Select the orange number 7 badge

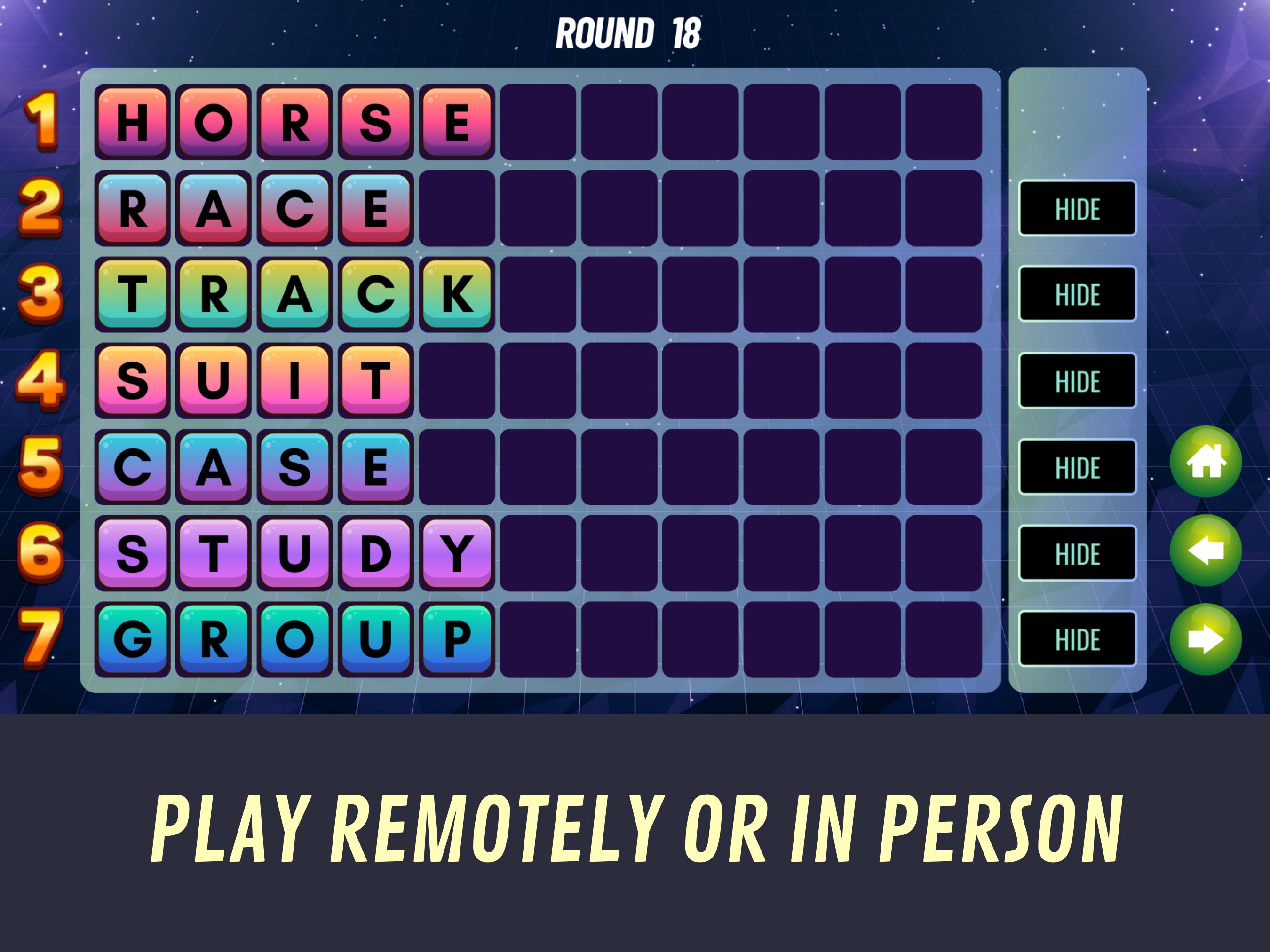[41, 634]
